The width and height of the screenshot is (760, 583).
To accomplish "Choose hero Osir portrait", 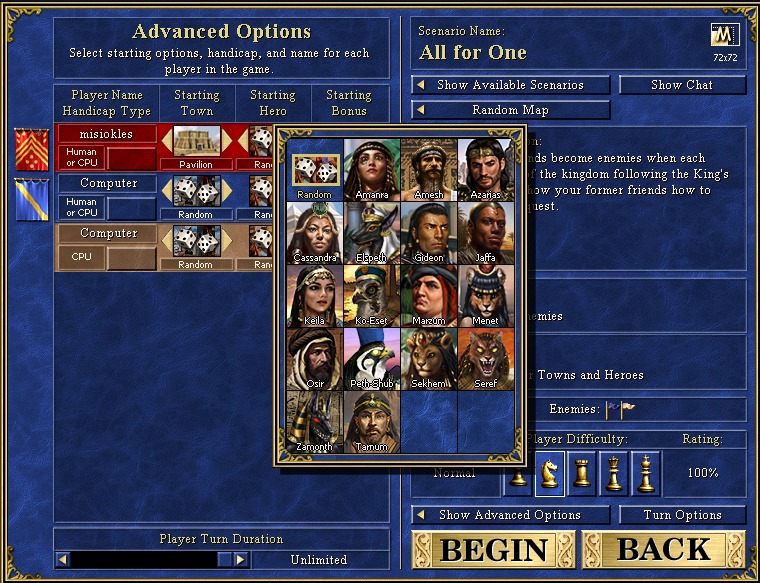I will [x=314, y=358].
